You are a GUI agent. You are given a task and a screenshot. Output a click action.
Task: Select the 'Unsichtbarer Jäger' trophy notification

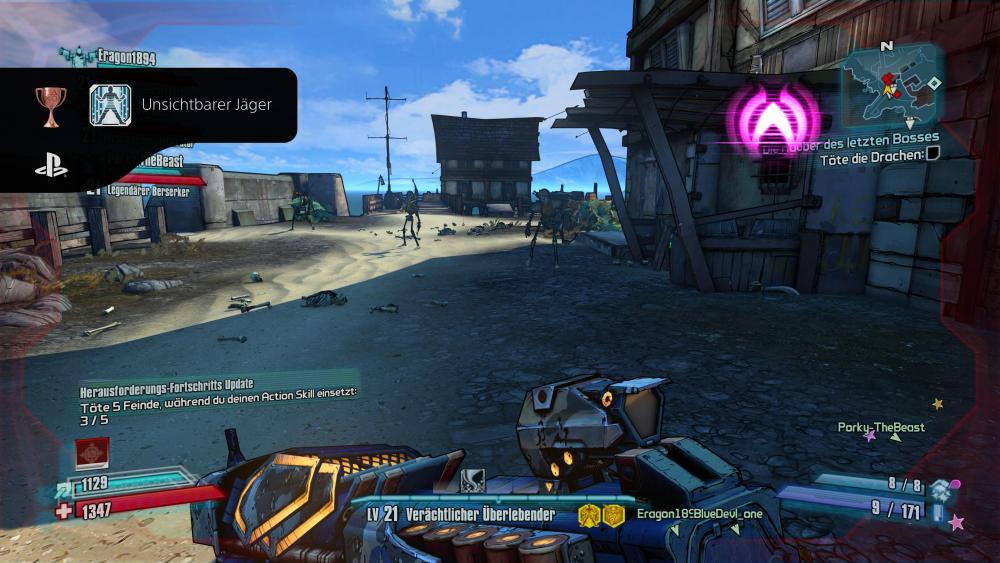coord(206,104)
